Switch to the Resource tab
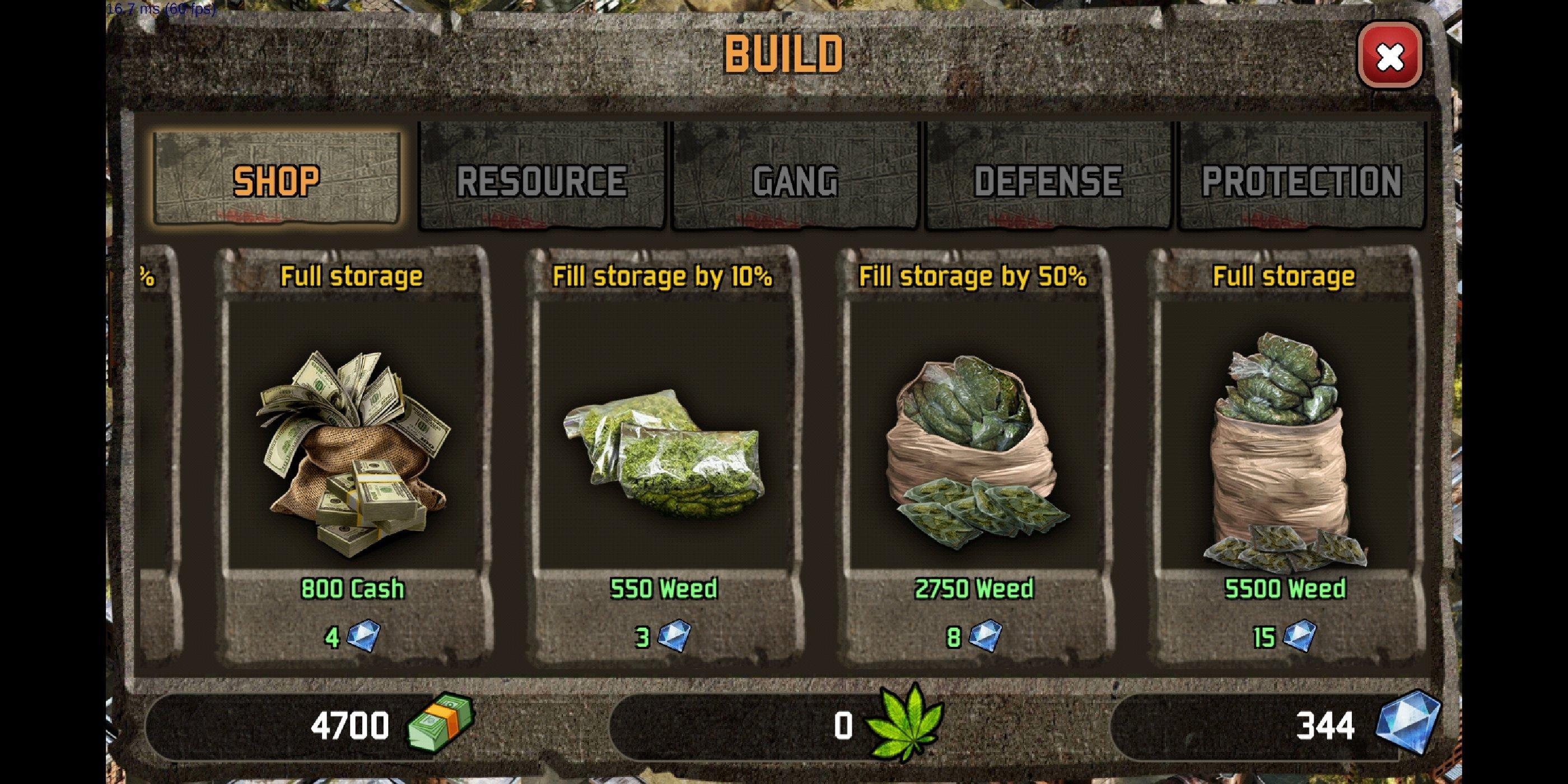The image size is (1568, 784). [x=541, y=179]
